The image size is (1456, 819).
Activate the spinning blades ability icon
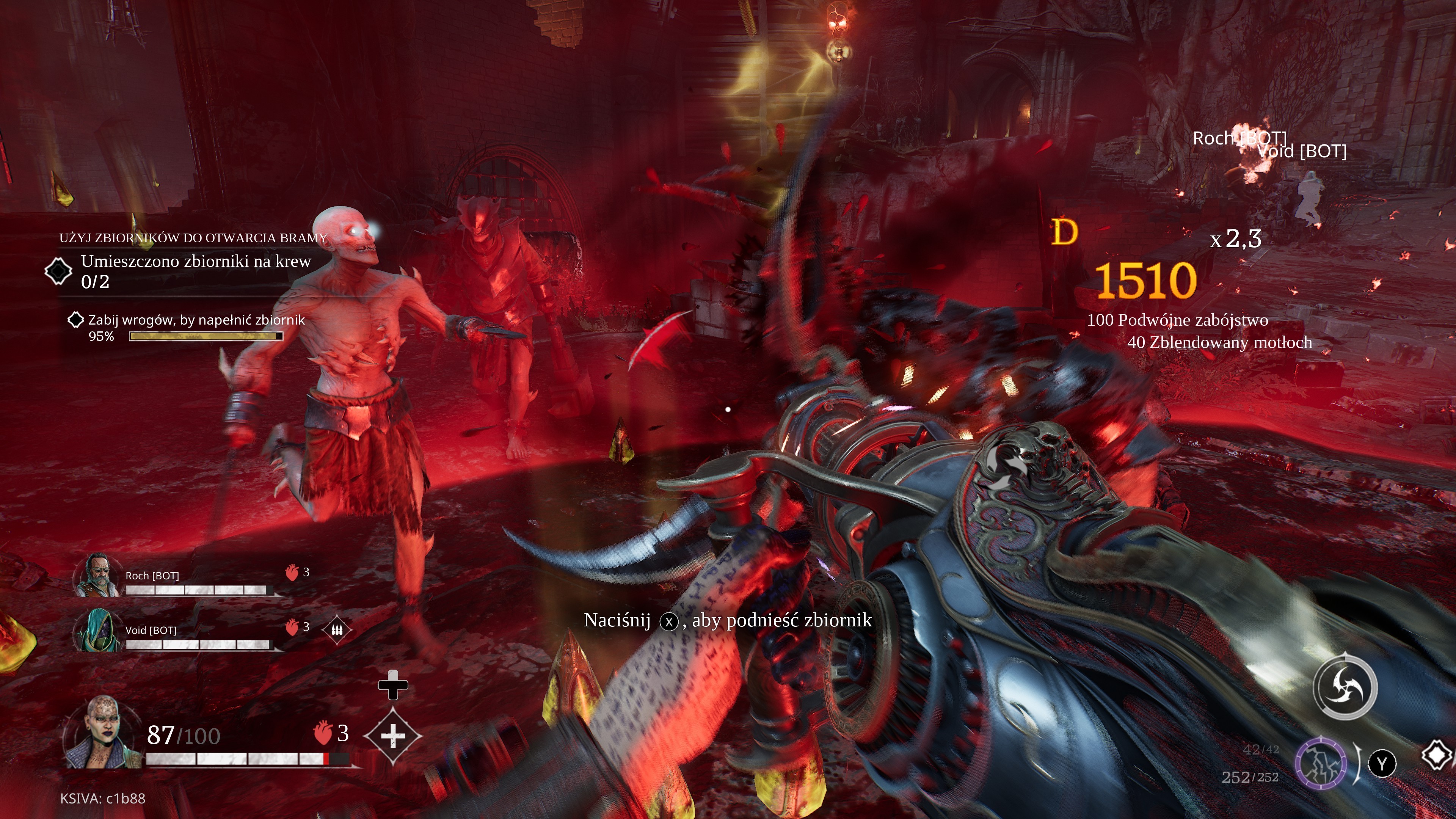(x=1345, y=687)
